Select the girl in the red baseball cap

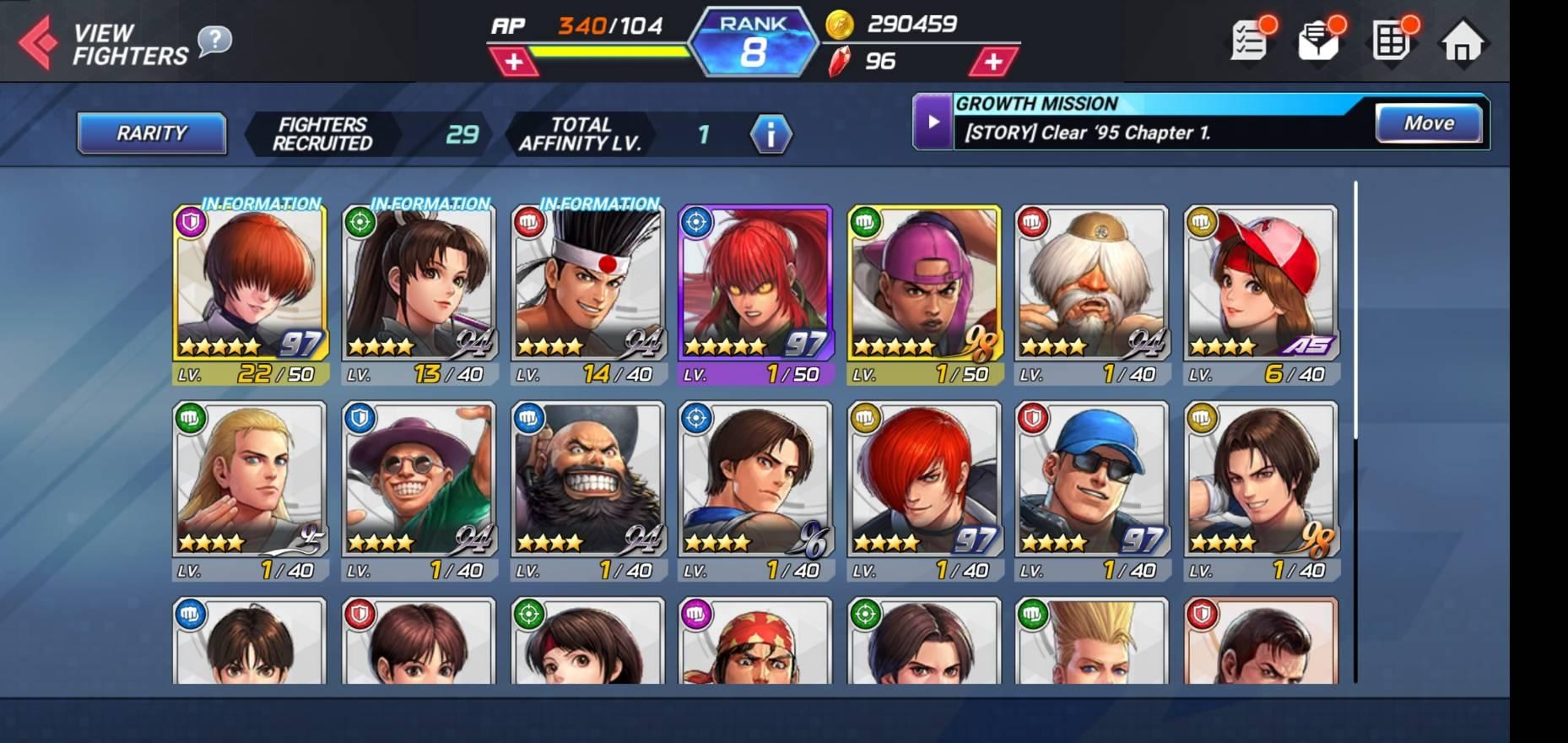pyautogui.click(x=1261, y=287)
